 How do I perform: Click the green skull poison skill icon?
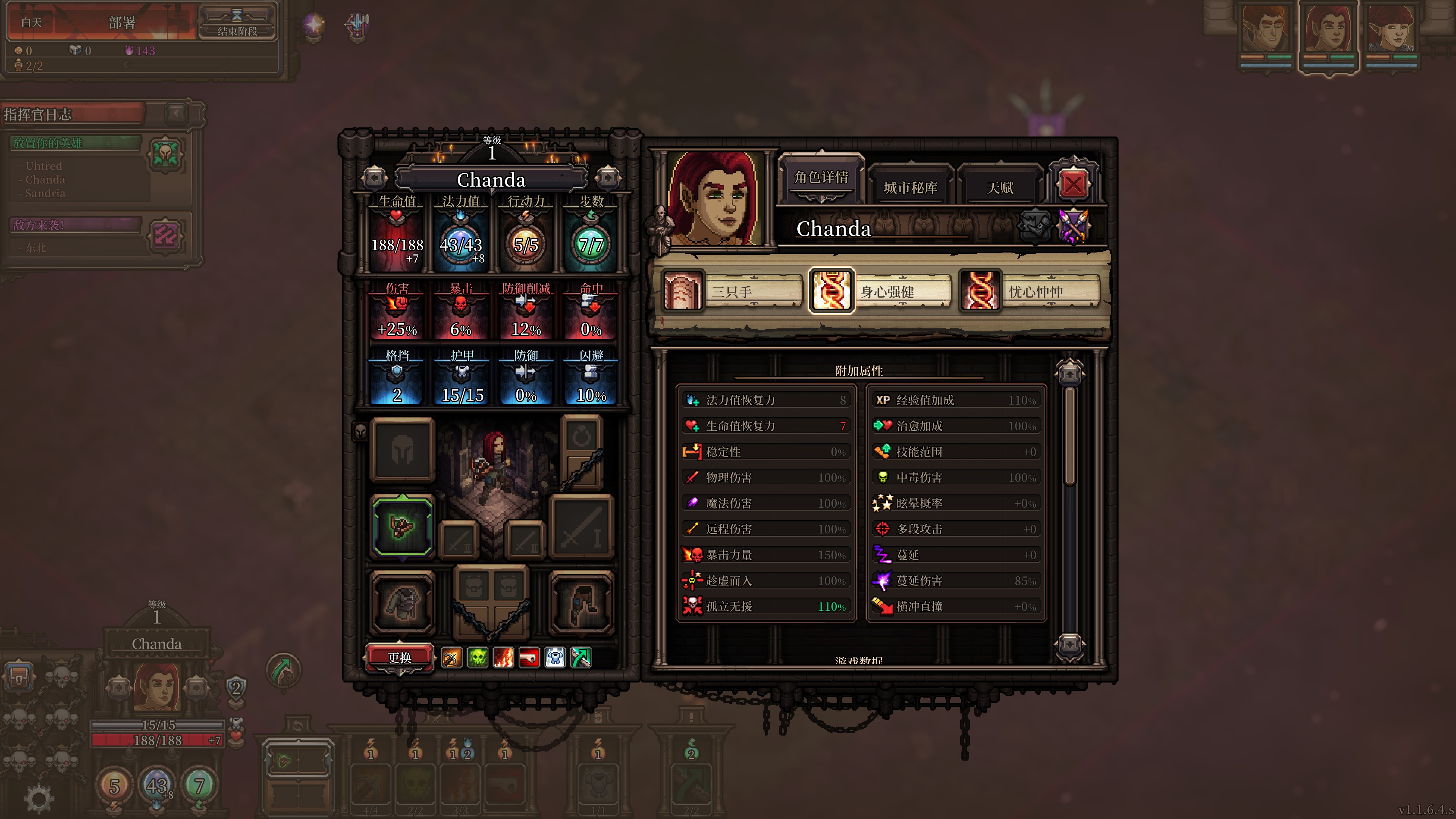click(478, 657)
